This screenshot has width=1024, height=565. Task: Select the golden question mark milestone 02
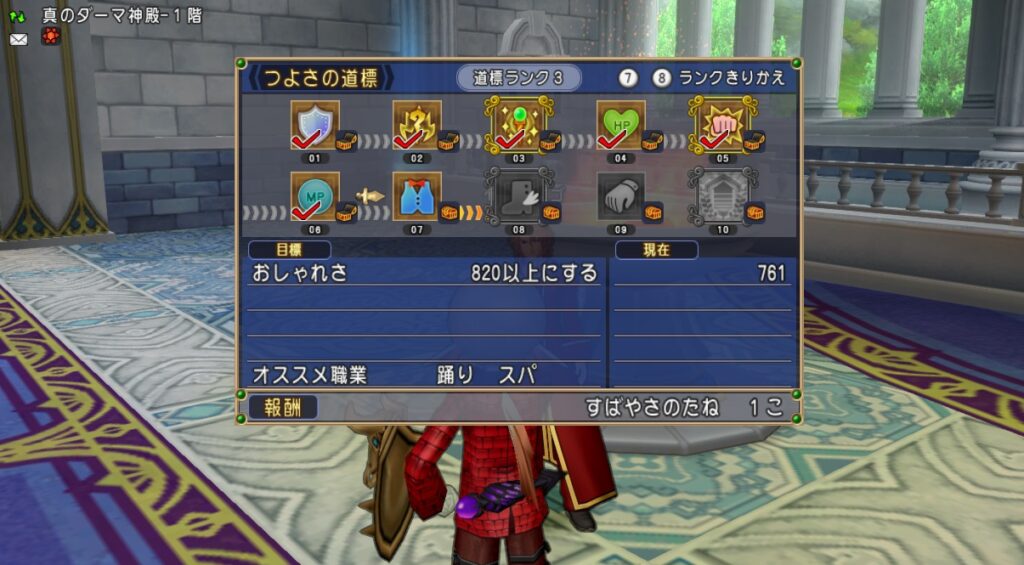tap(416, 125)
